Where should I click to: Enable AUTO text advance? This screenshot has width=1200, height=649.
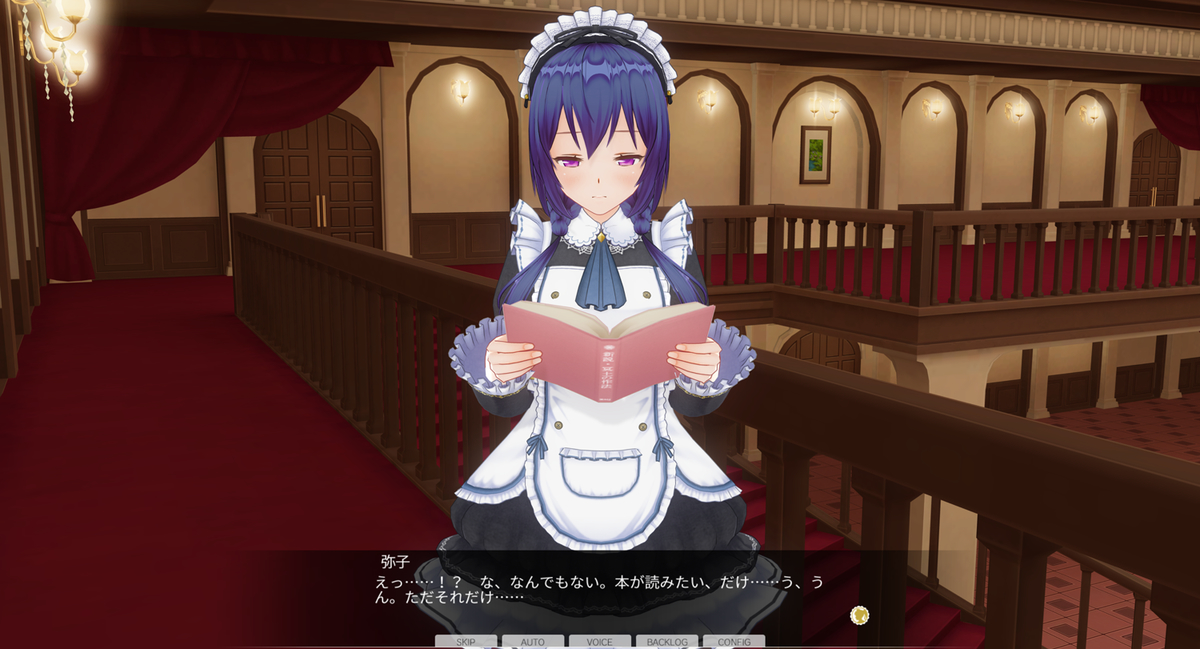[x=533, y=641]
